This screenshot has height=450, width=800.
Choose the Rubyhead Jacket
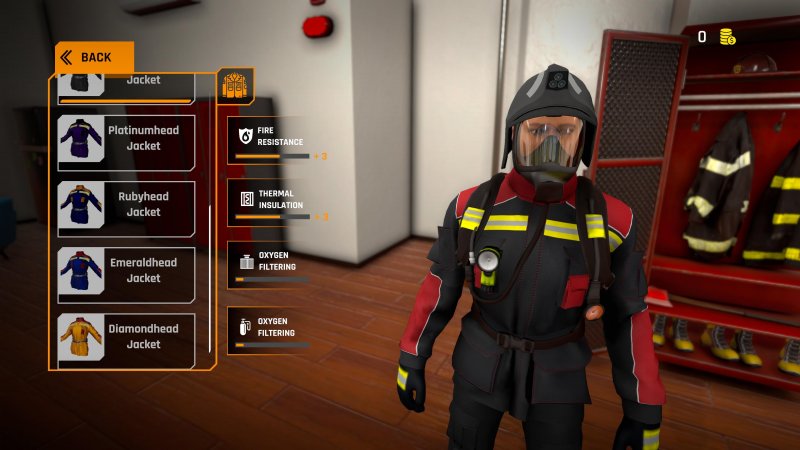[126, 204]
